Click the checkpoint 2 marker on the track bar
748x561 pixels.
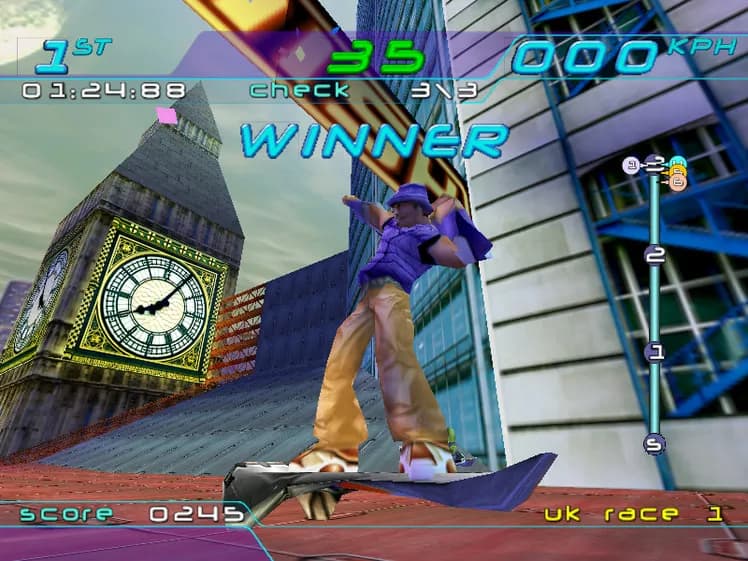point(655,255)
